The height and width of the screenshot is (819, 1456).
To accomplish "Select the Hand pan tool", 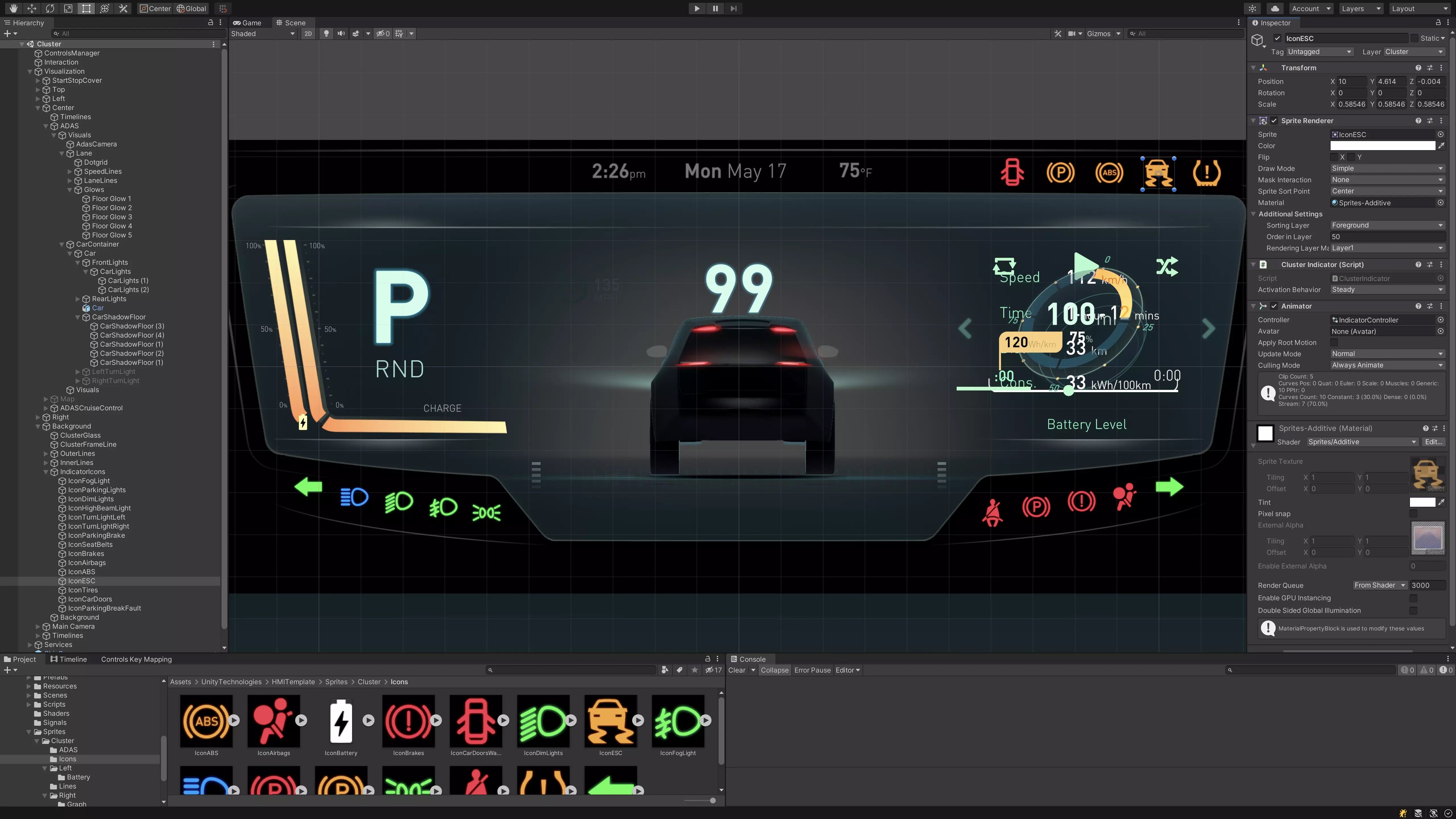I will (13, 9).
